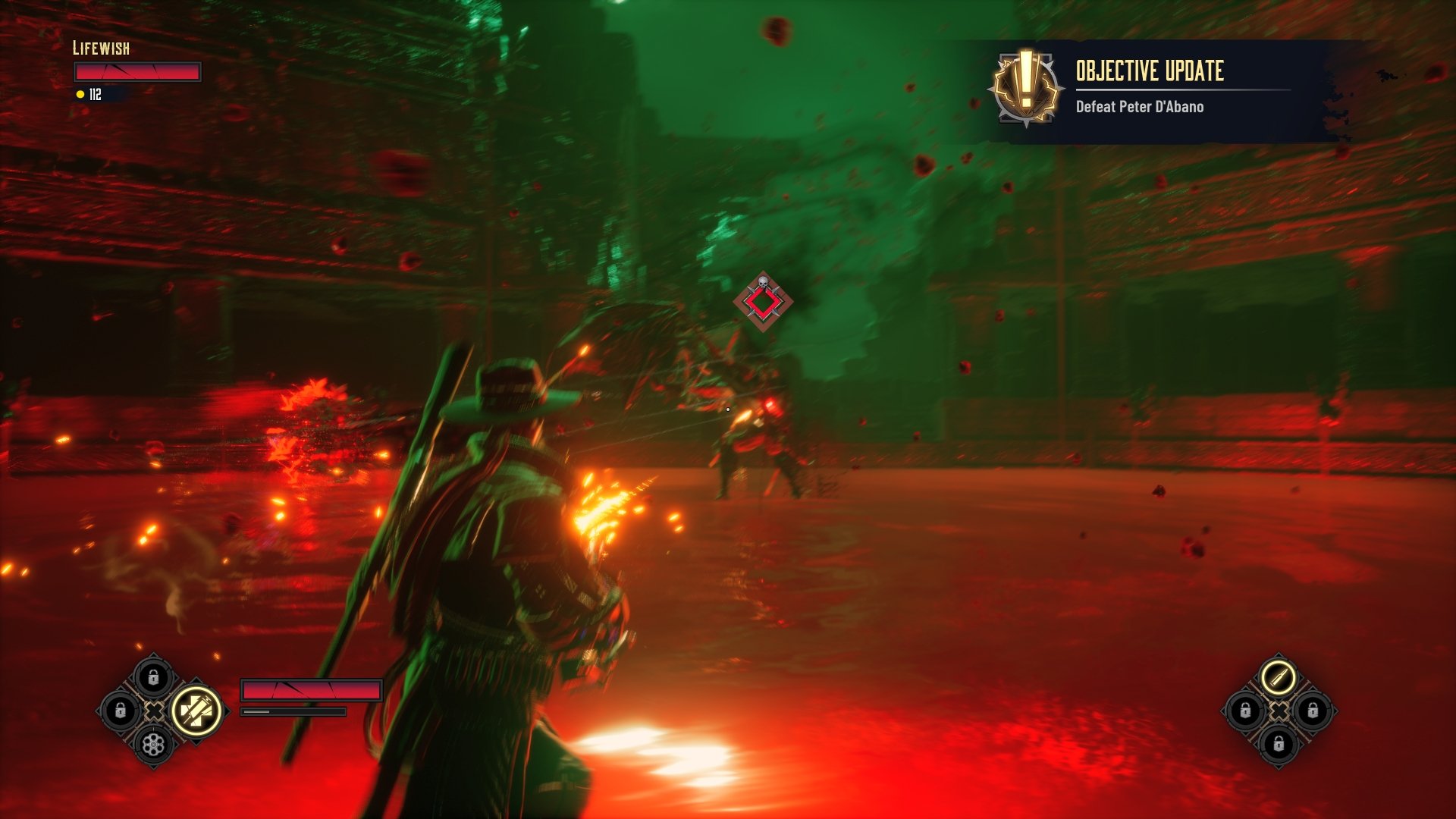
Task: Click the skull lock-on target marker
Action: click(763, 301)
